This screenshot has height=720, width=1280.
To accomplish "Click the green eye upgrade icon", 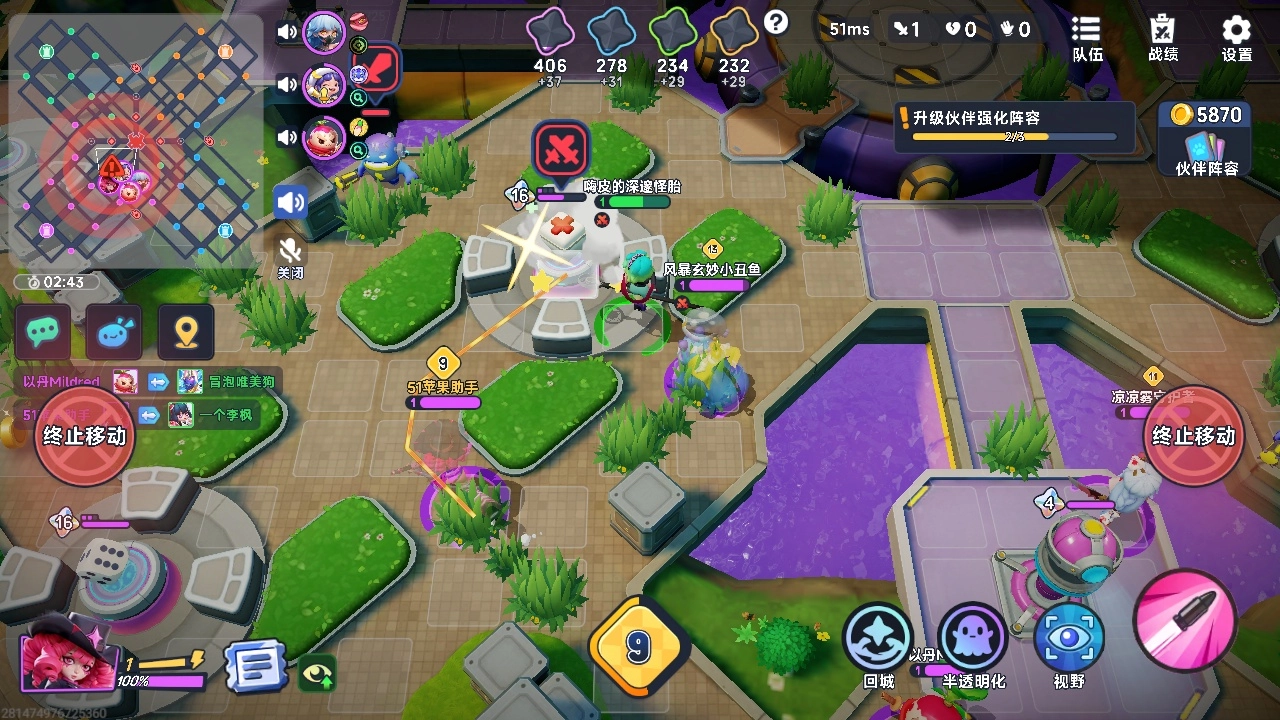I will pos(318,673).
